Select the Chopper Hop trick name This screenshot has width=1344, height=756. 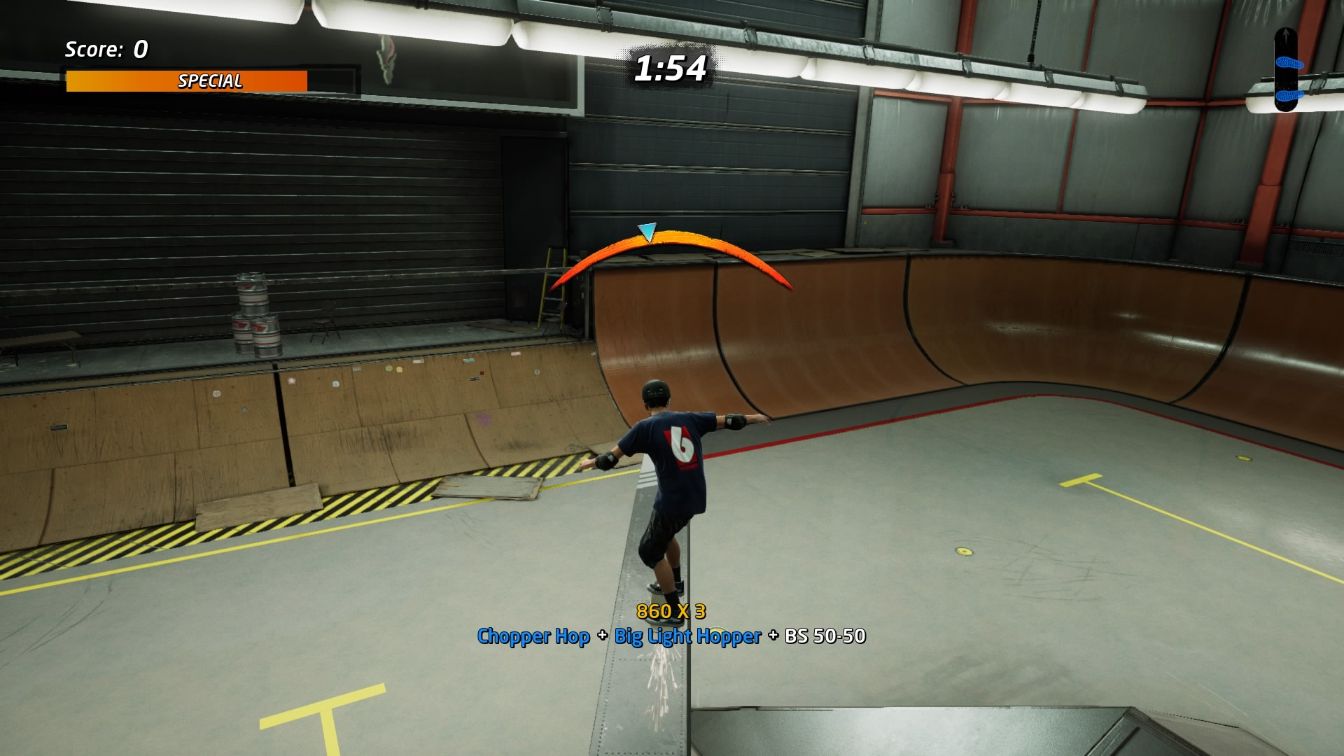click(x=534, y=635)
